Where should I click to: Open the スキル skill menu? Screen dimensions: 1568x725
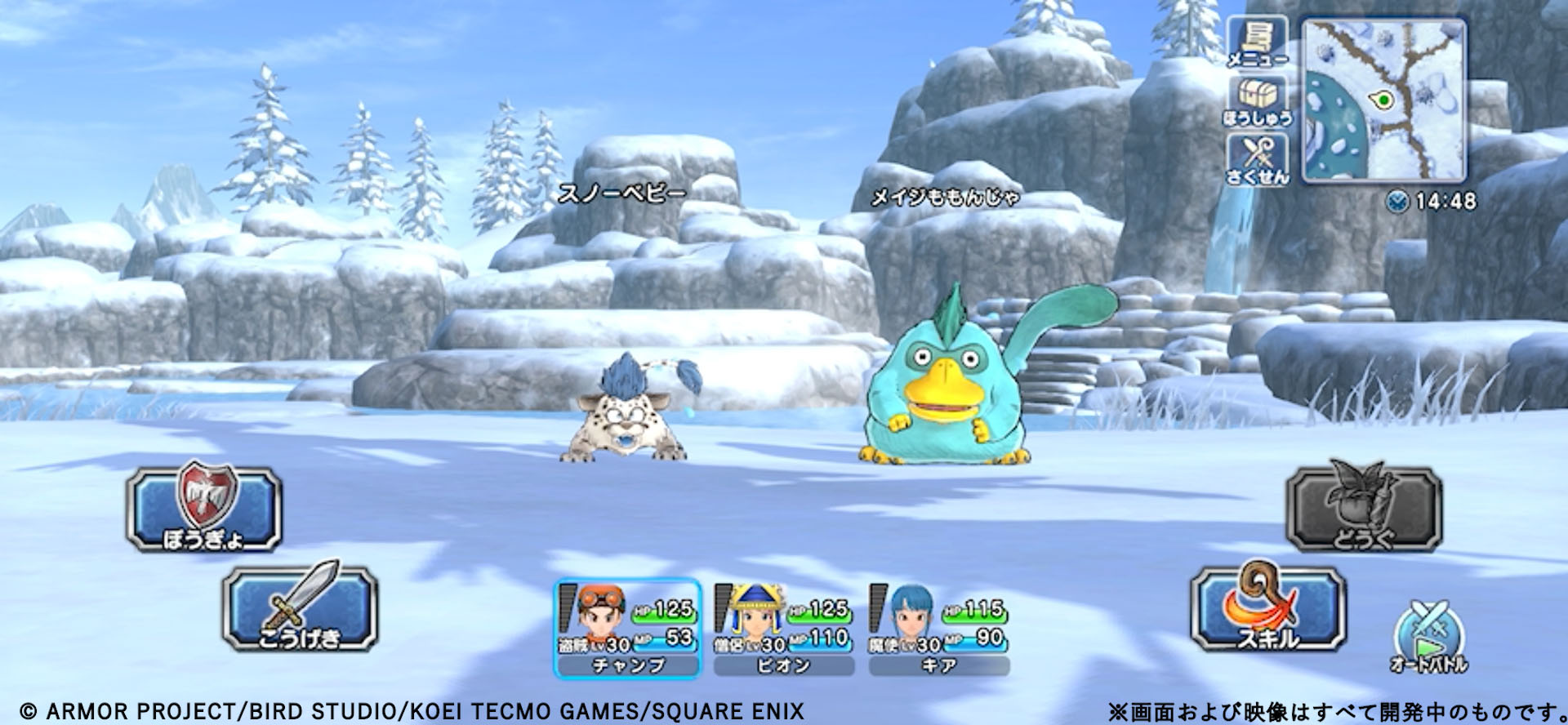[1267, 608]
